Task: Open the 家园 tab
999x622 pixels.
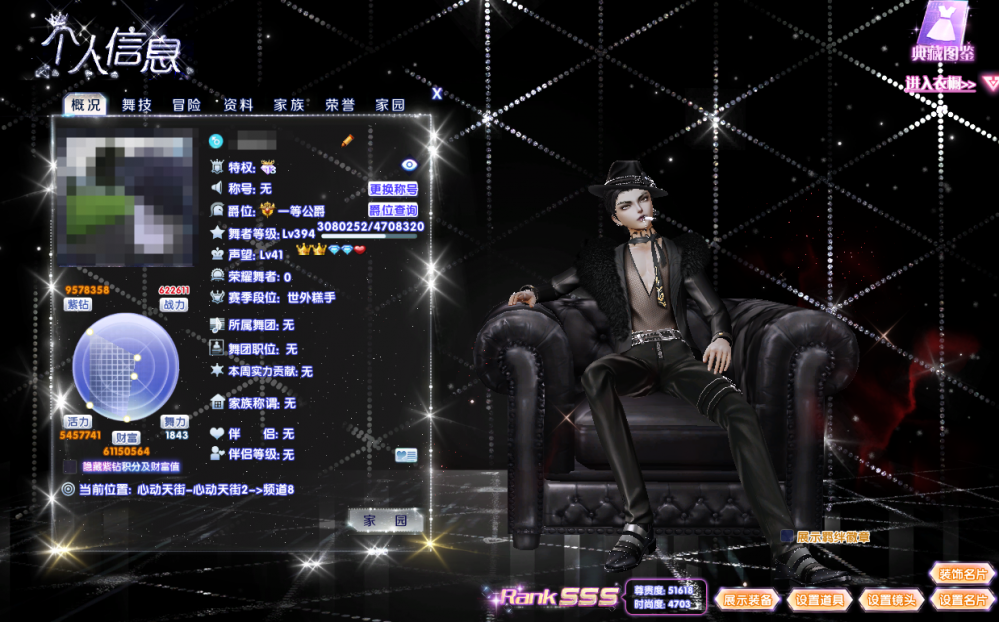Action: [x=391, y=104]
